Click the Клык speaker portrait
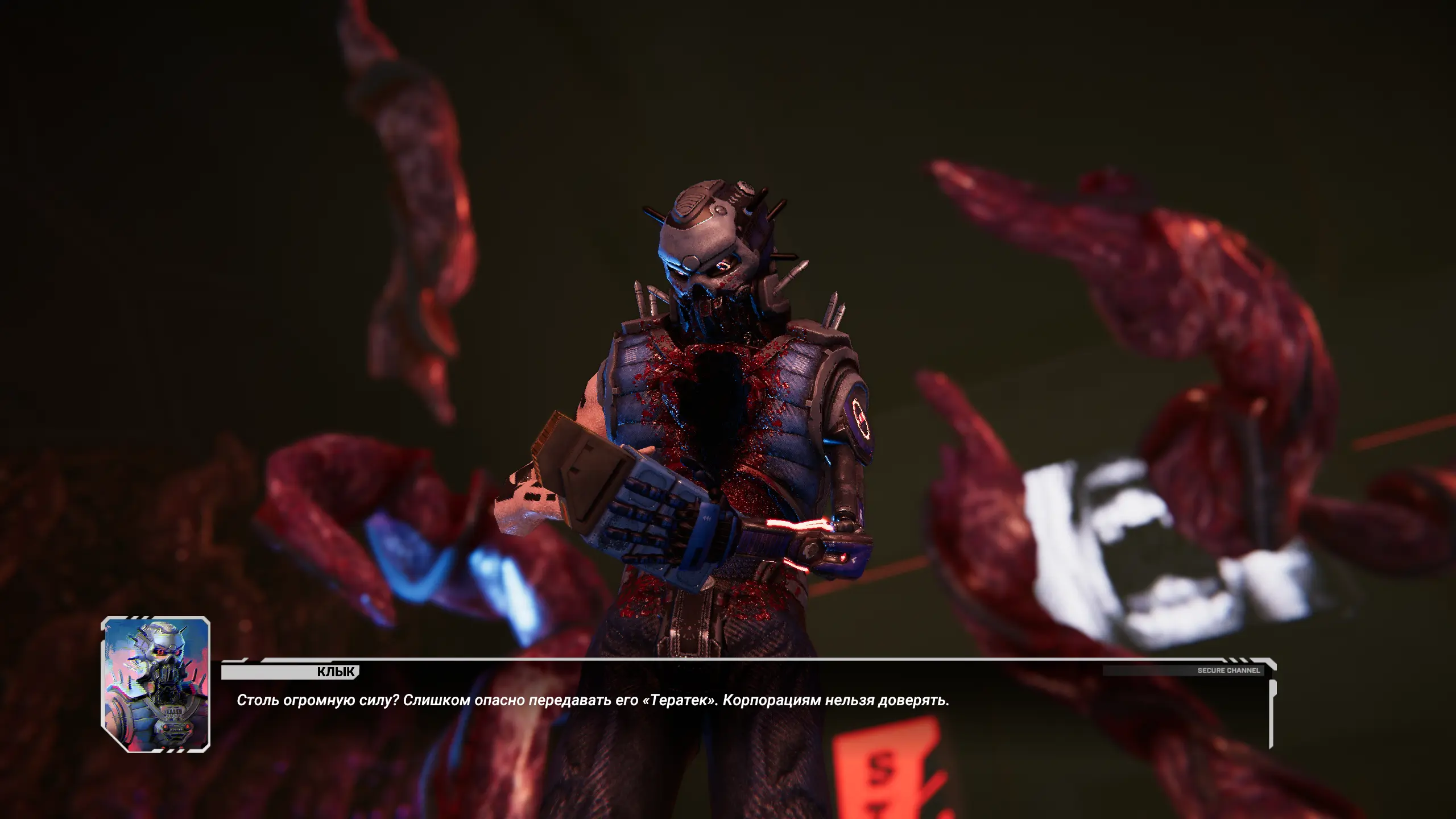This screenshot has width=1456, height=819. 155,684
